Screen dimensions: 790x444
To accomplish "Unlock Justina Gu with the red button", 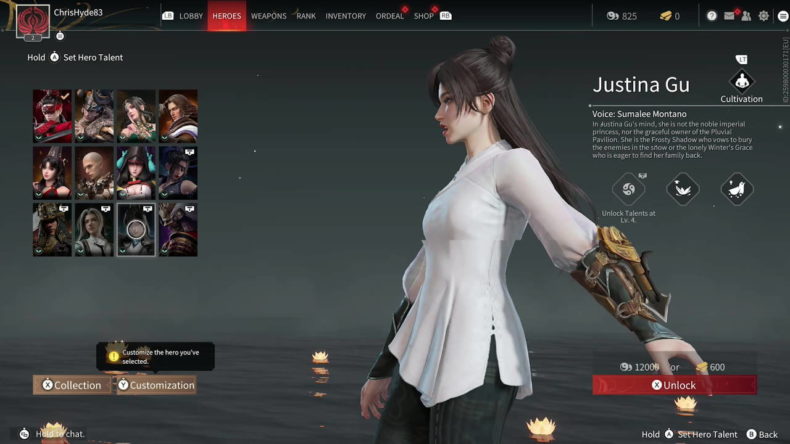I will [x=674, y=385].
